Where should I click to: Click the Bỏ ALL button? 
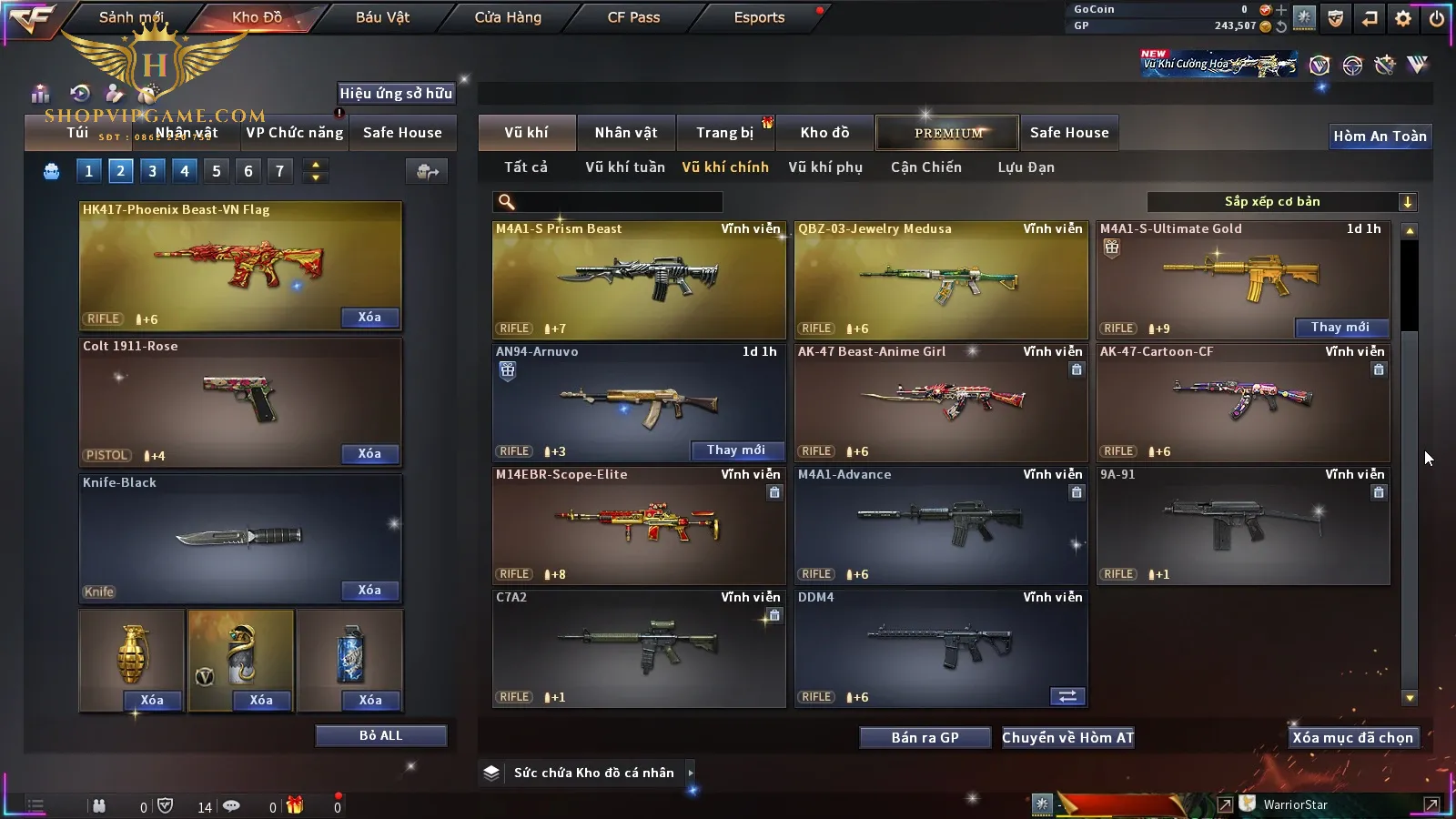click(380, 736)
